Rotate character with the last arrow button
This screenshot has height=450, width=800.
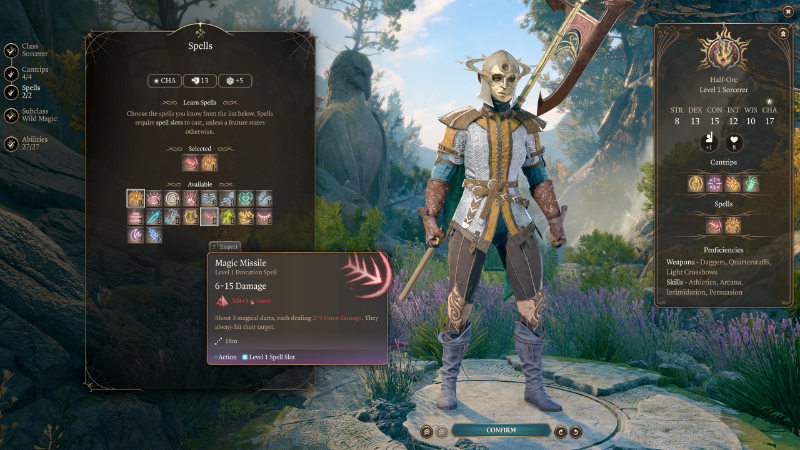pyautogui.click(x=577, y=432)
